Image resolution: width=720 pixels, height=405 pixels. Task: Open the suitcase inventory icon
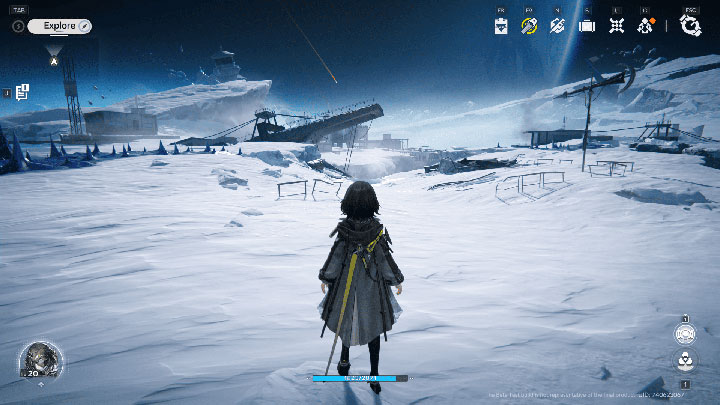587,26
